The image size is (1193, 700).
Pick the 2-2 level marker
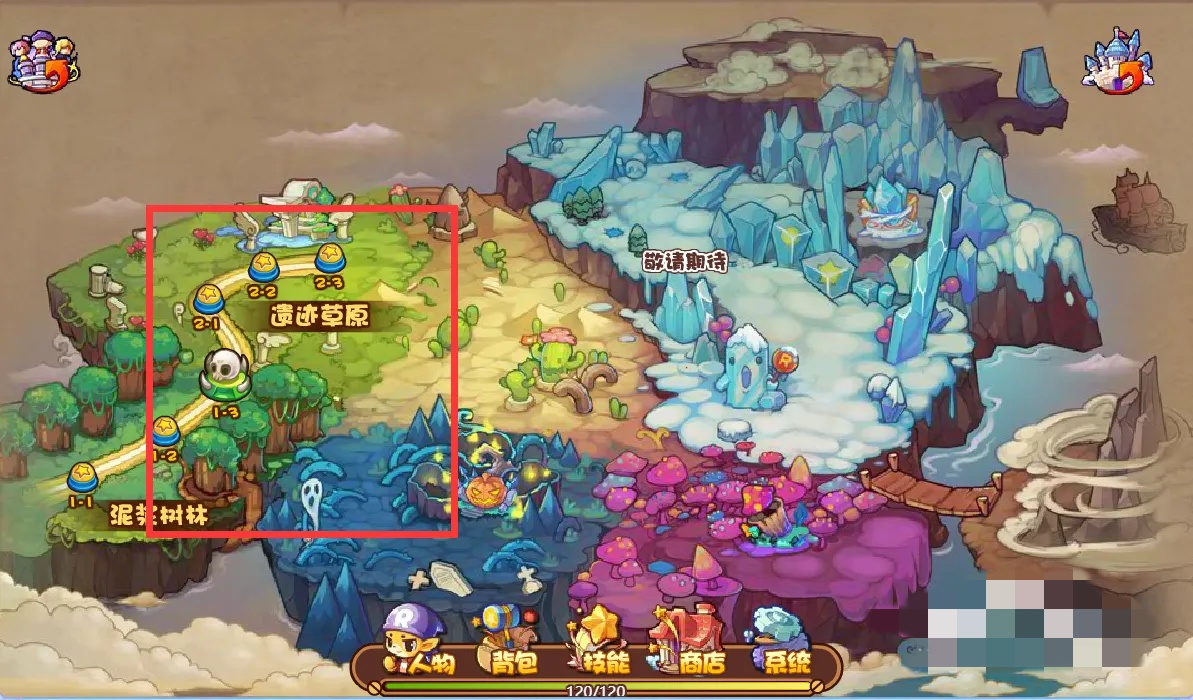point(263,267)
